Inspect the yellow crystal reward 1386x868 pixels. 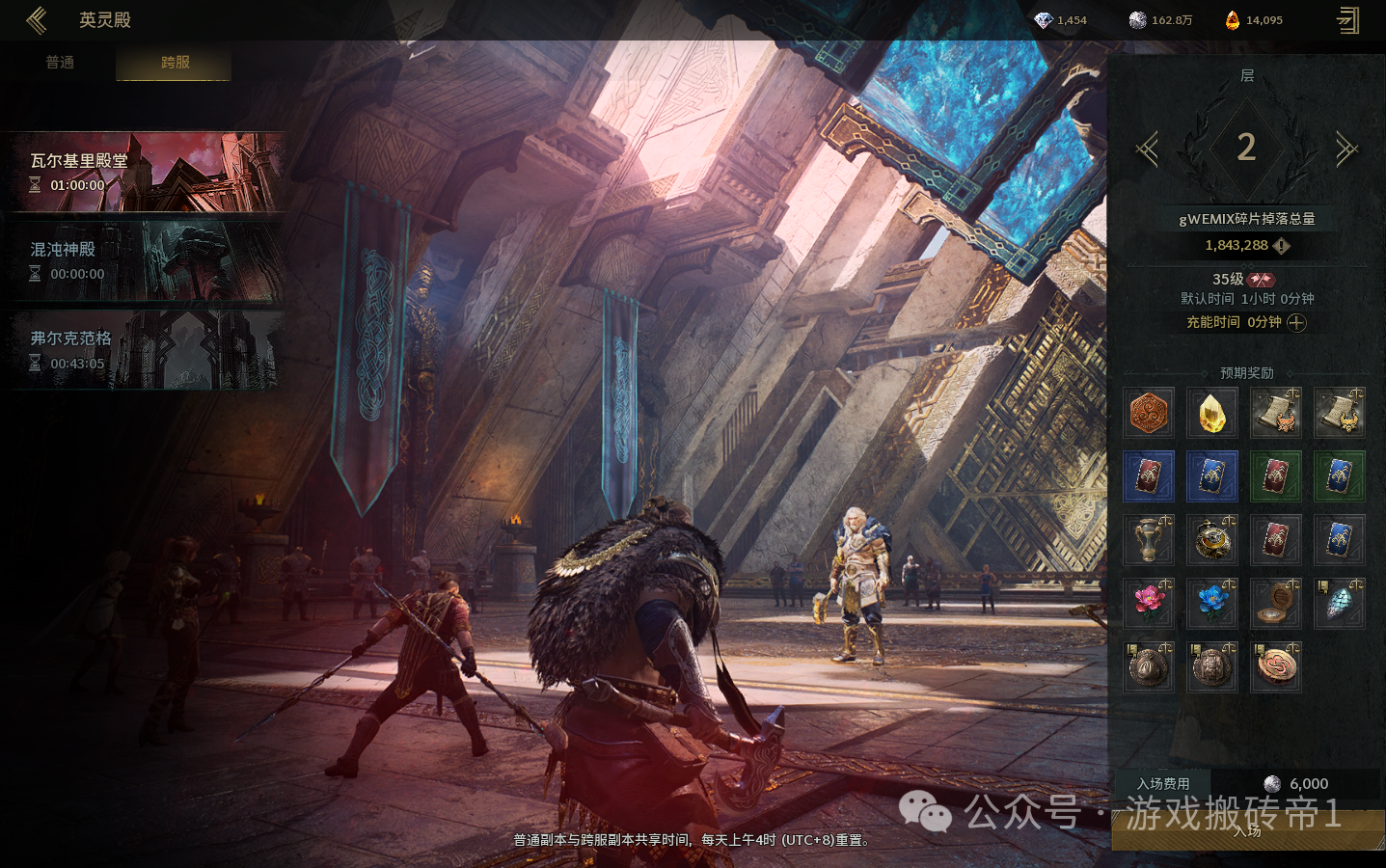point(1212,413)
